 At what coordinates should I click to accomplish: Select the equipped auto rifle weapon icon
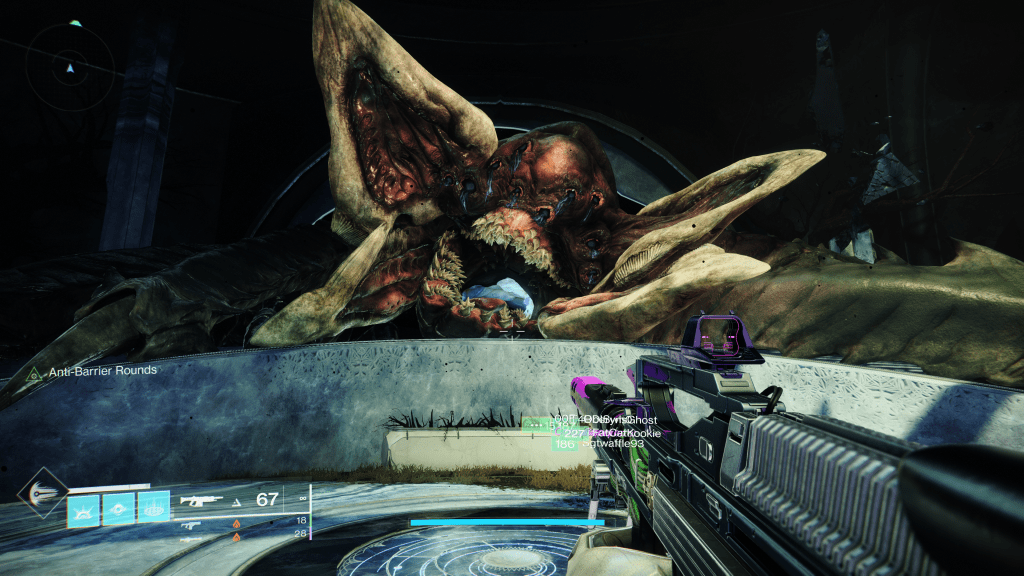click(200, 501)
